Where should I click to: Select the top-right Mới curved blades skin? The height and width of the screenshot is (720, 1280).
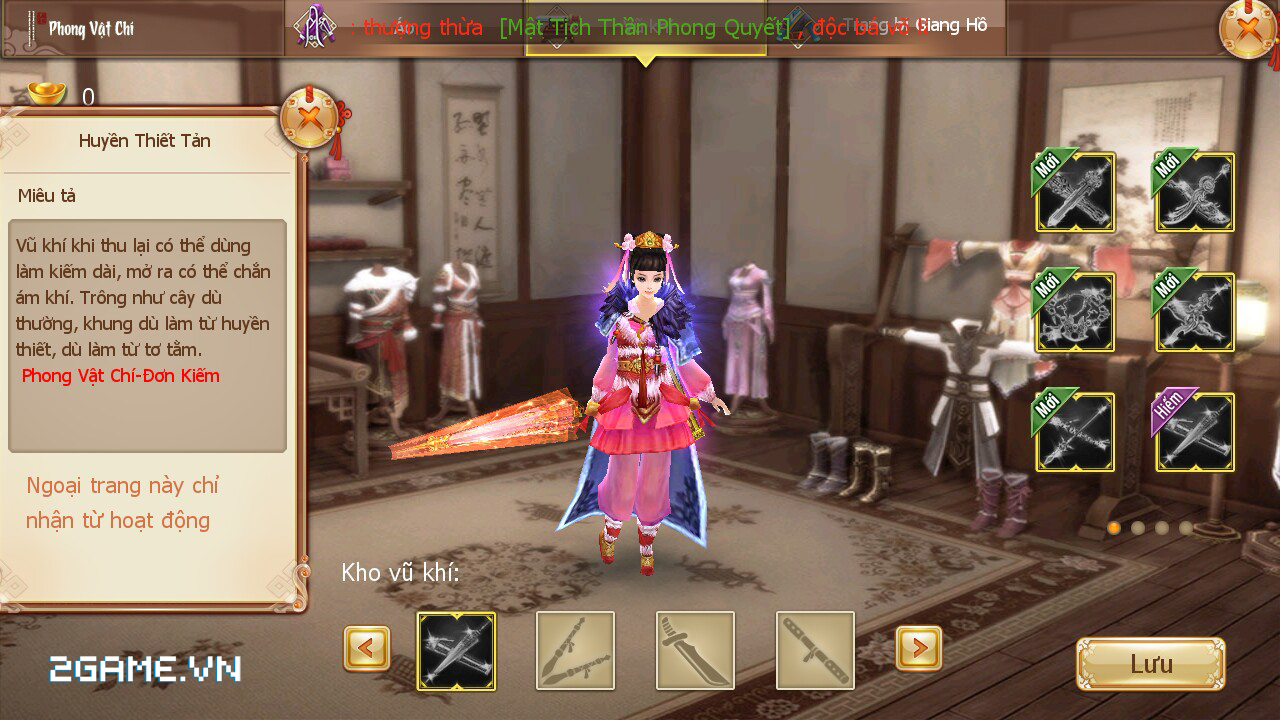tap(1193, 192)
